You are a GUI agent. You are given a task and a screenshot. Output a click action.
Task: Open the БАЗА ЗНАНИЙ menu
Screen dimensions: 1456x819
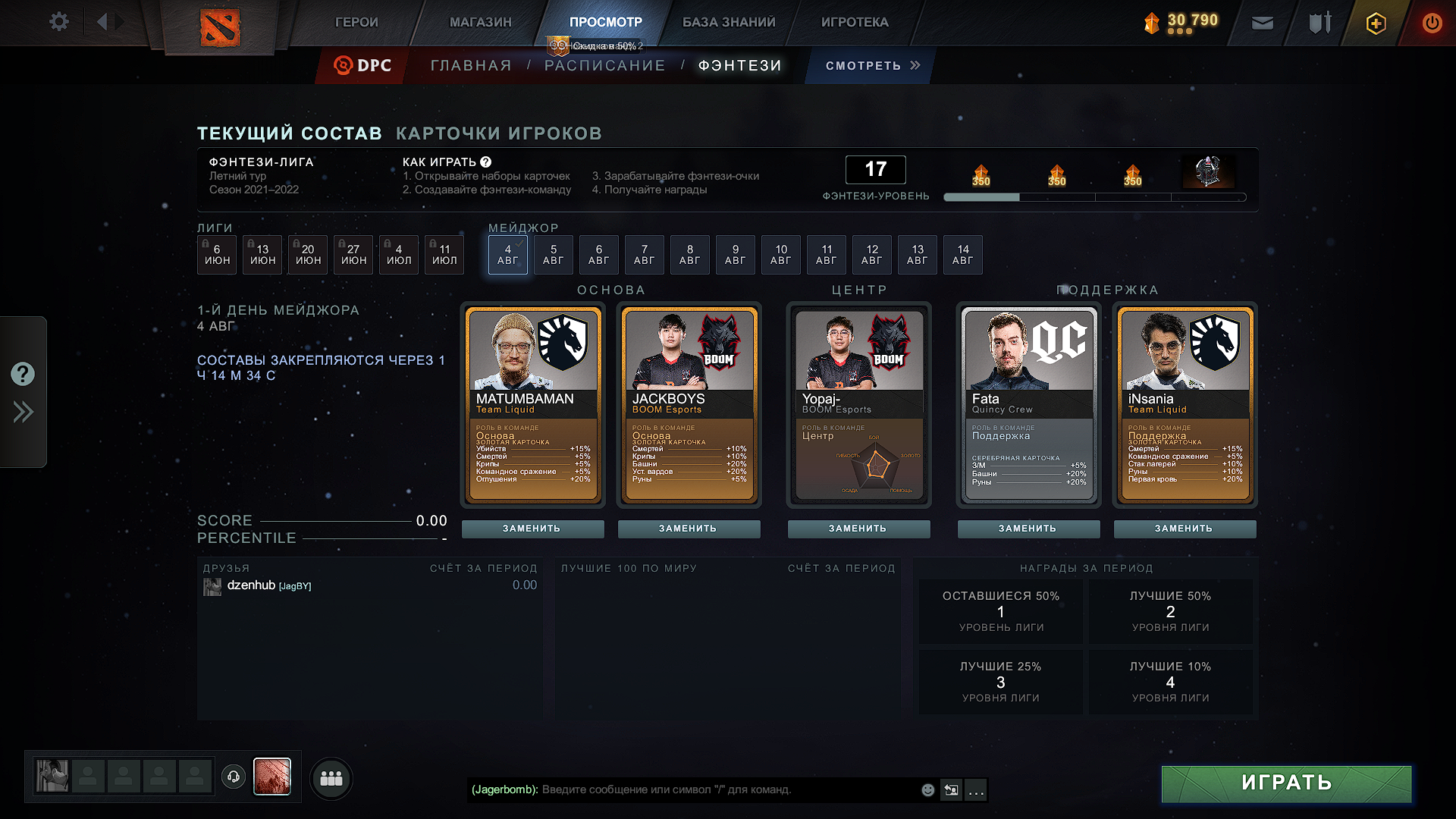coord(729,22)
